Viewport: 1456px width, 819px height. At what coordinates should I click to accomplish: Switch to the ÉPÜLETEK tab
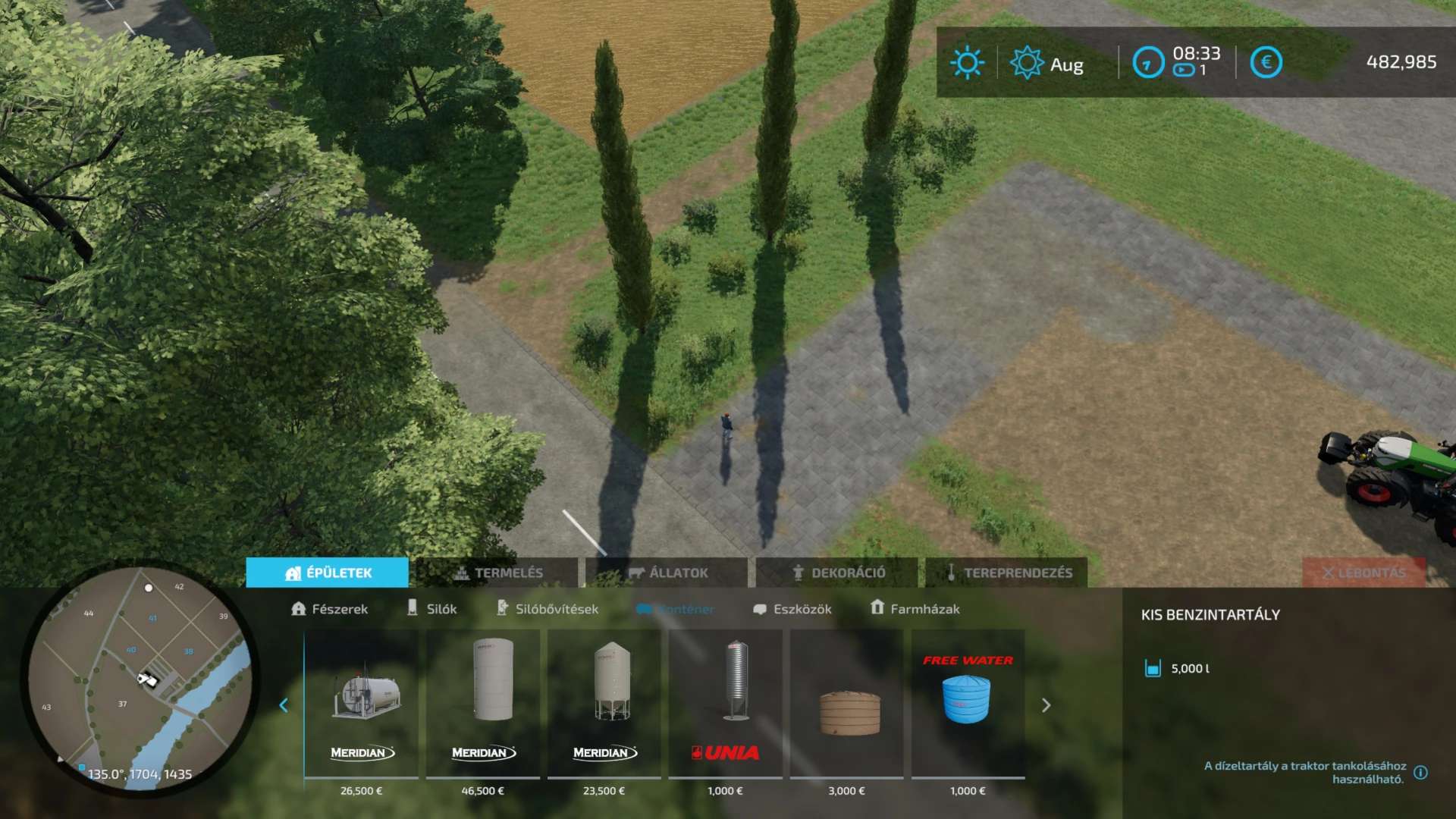click(328, 573)
